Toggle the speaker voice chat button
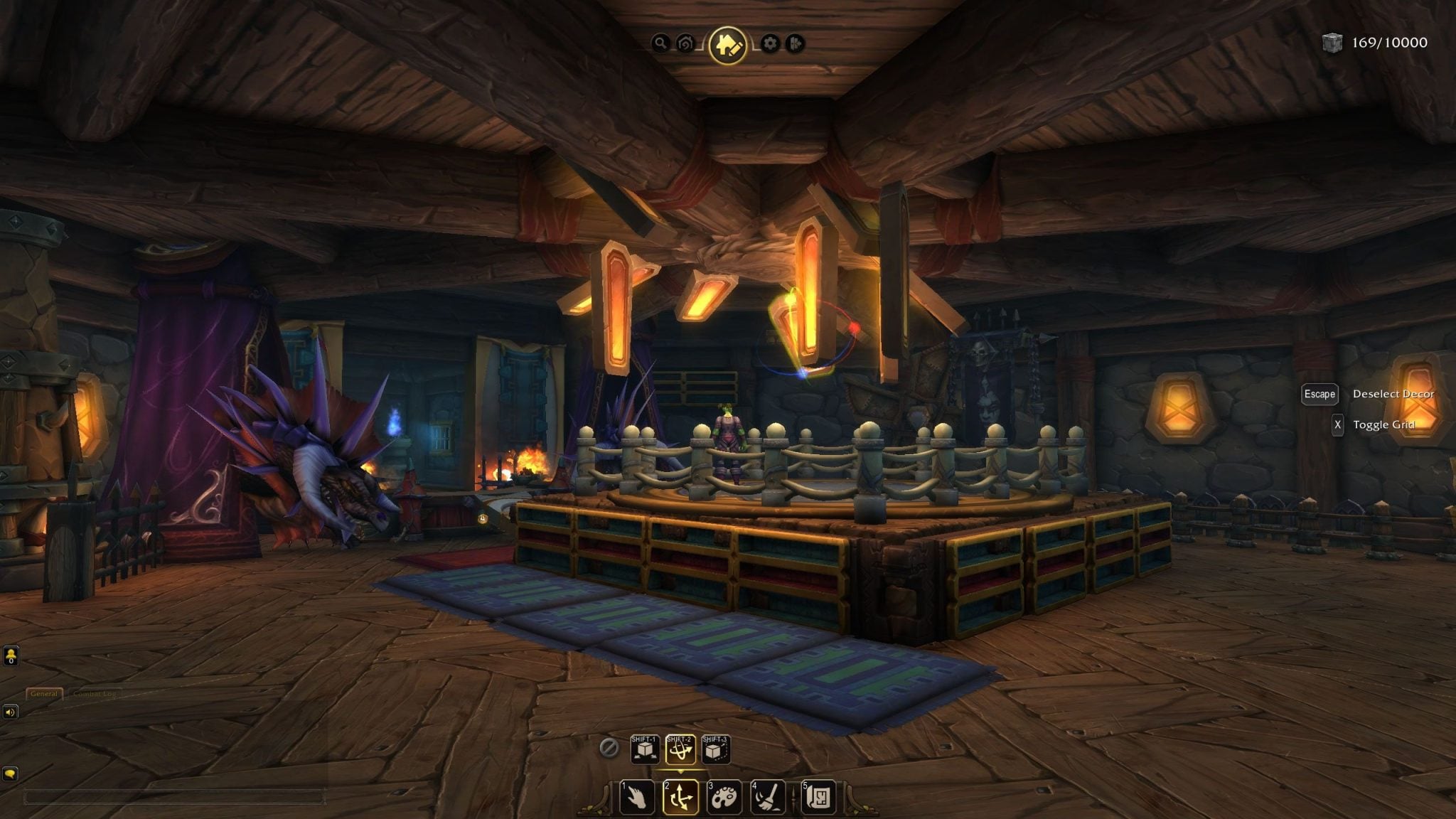This screenshot has width=1456, height=819. coord(10,712)
